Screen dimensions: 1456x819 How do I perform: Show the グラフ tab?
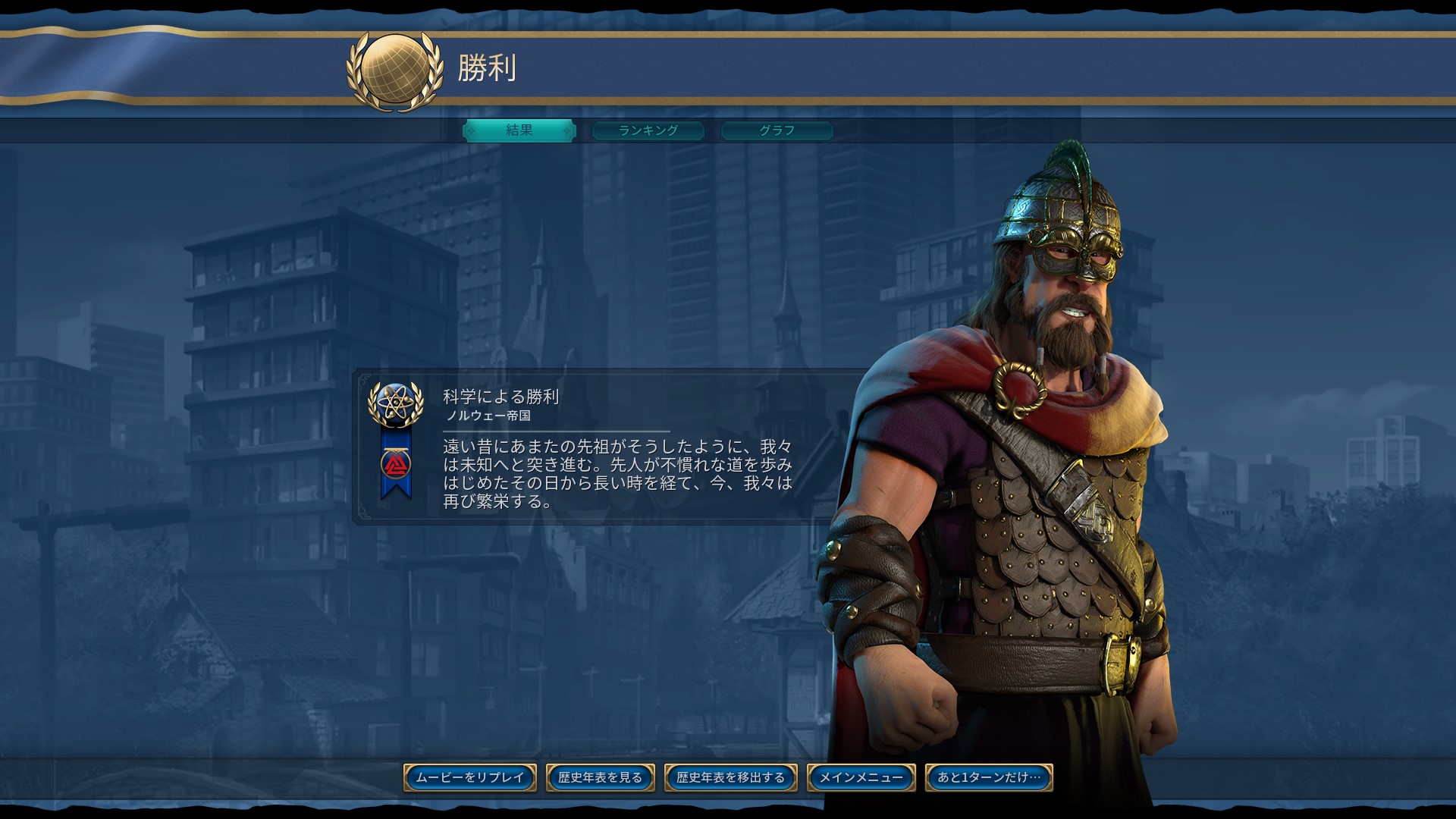[777, 130]
